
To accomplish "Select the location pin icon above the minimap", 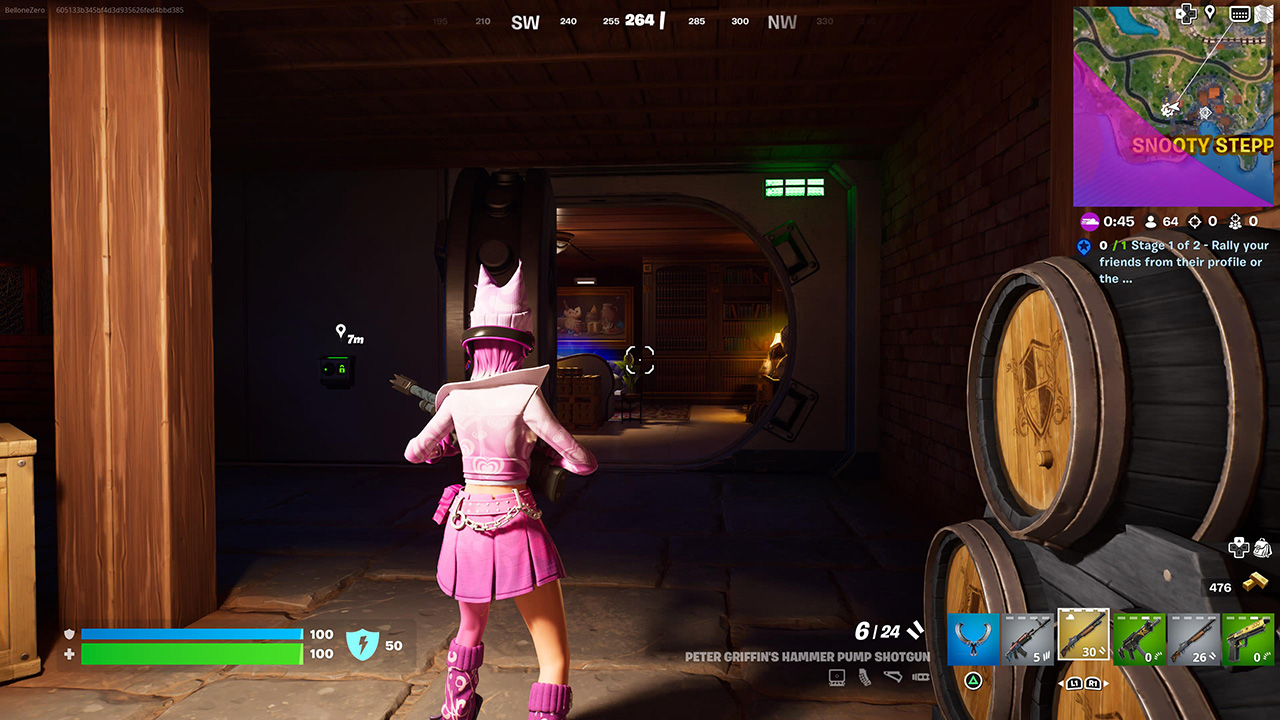I will [1210, 14].
